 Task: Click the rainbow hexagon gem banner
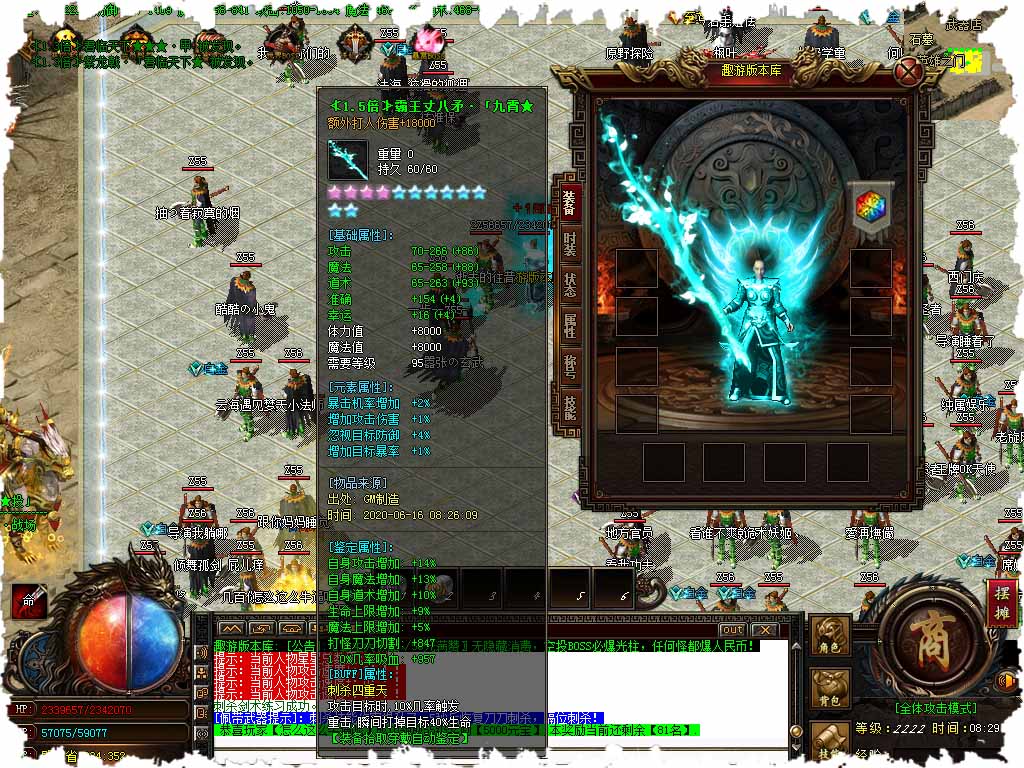click(866, 206)
